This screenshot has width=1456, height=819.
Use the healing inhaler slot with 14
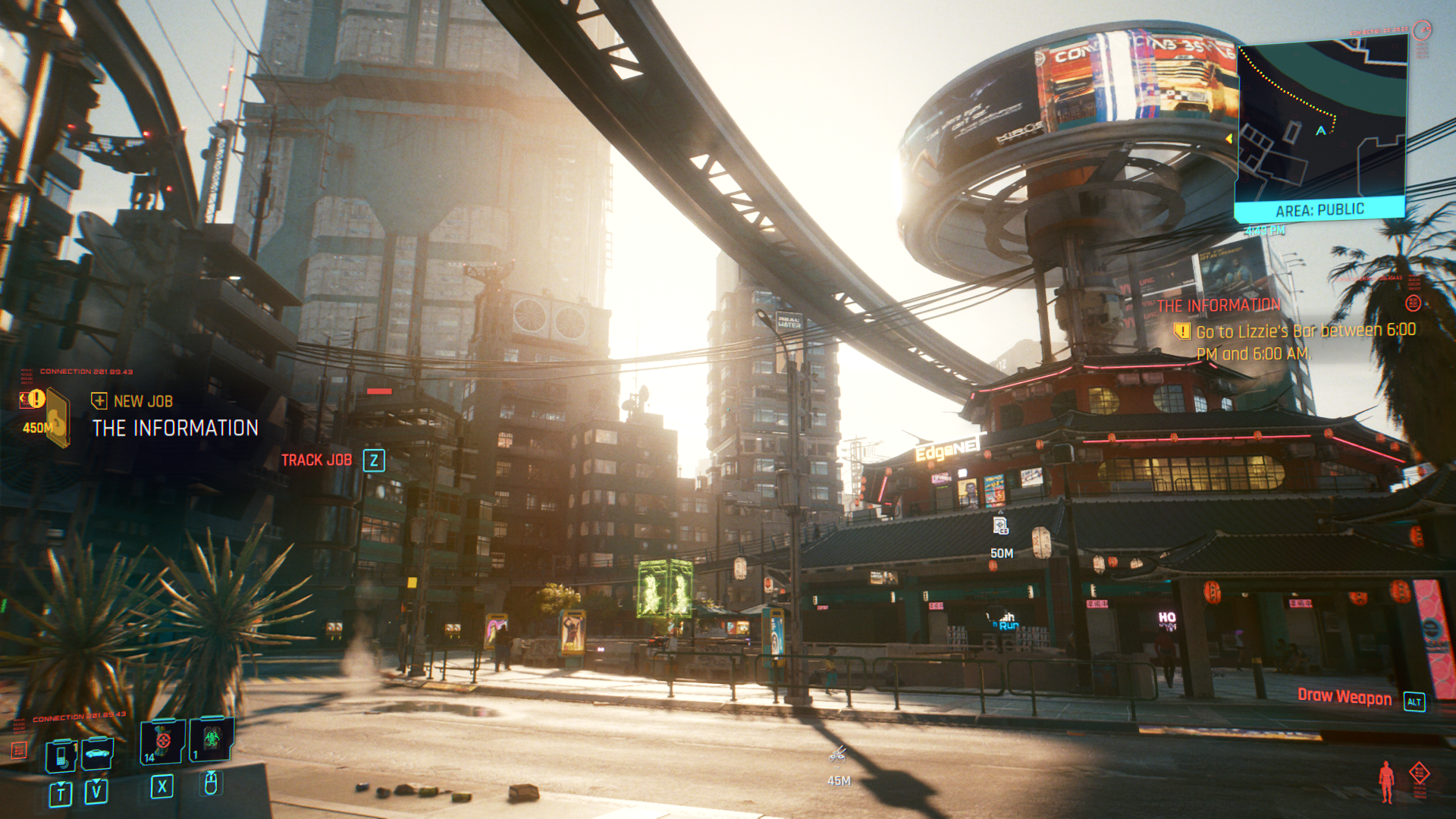(x=162, y=741)
